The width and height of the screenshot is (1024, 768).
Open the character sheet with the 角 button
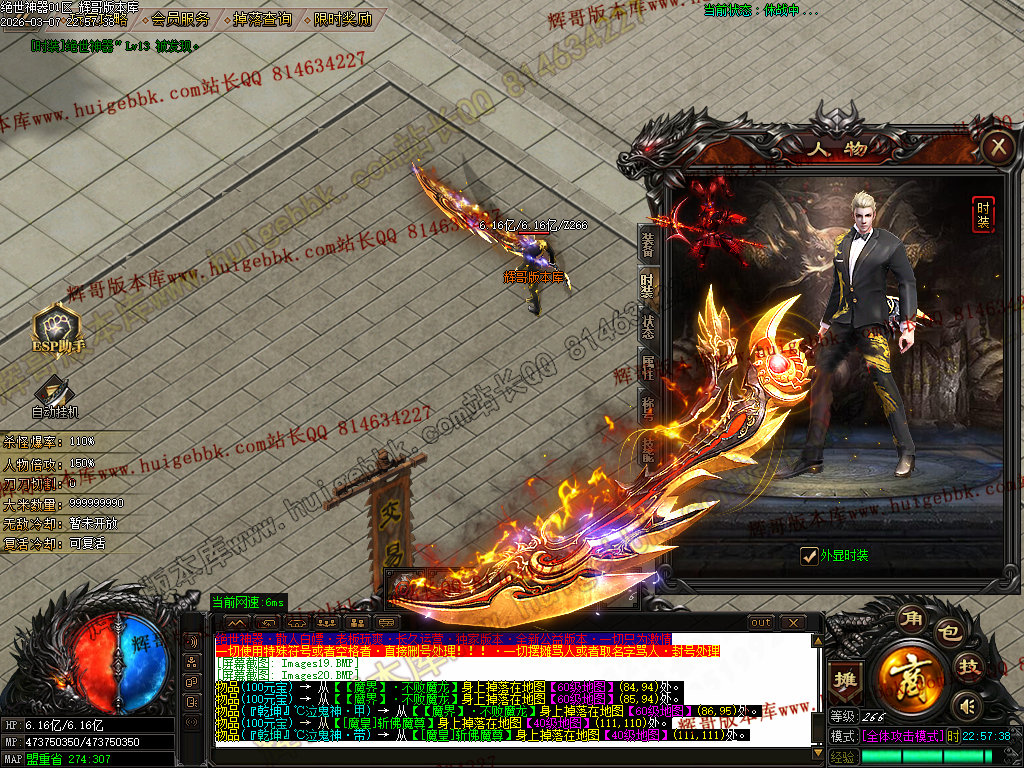tap(909, 618)
